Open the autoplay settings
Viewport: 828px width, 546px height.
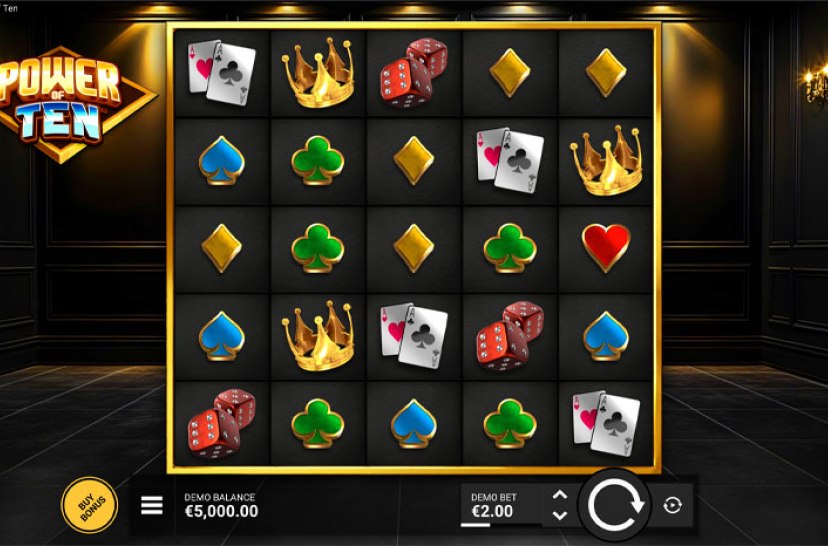[672, 505]
